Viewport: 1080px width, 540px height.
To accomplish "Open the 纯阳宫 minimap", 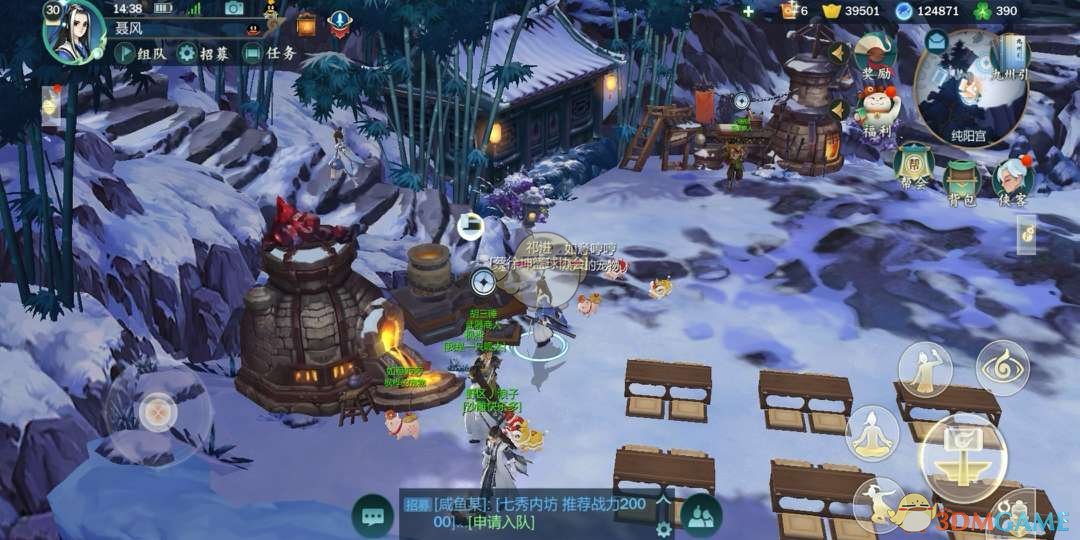I will (971, 88).
